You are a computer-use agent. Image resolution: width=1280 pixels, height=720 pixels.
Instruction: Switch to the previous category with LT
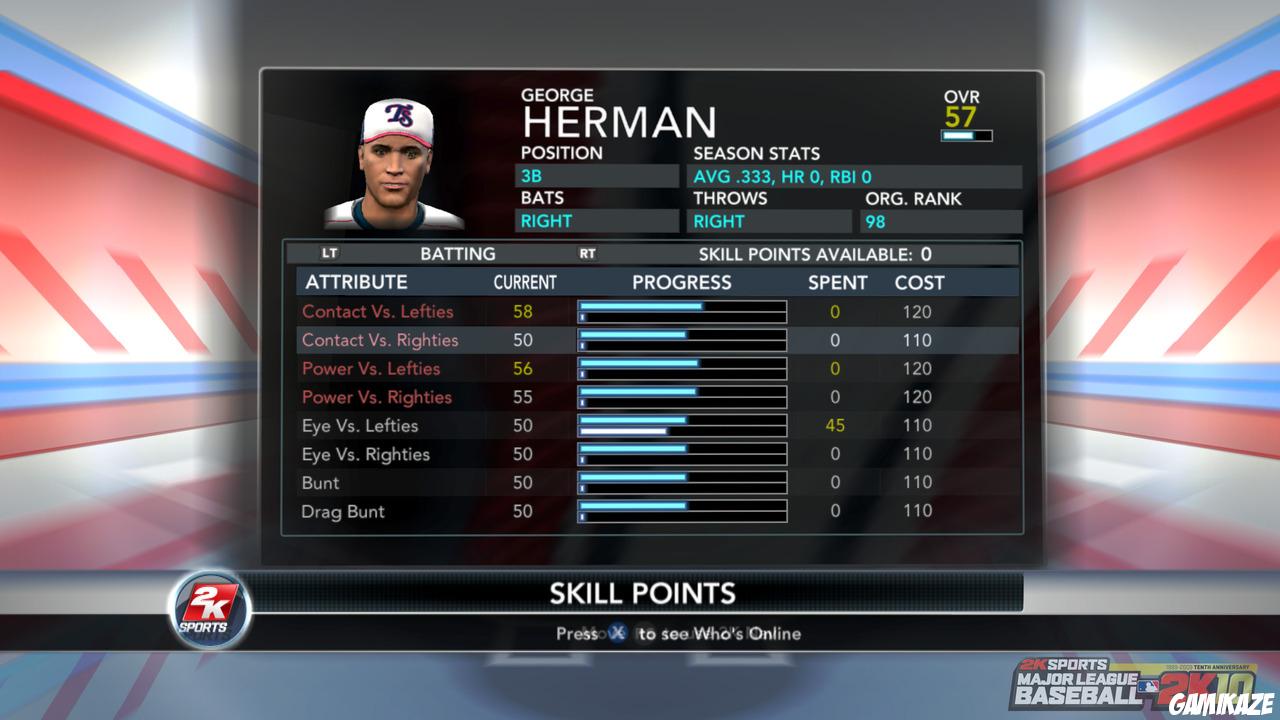point(331,254)
